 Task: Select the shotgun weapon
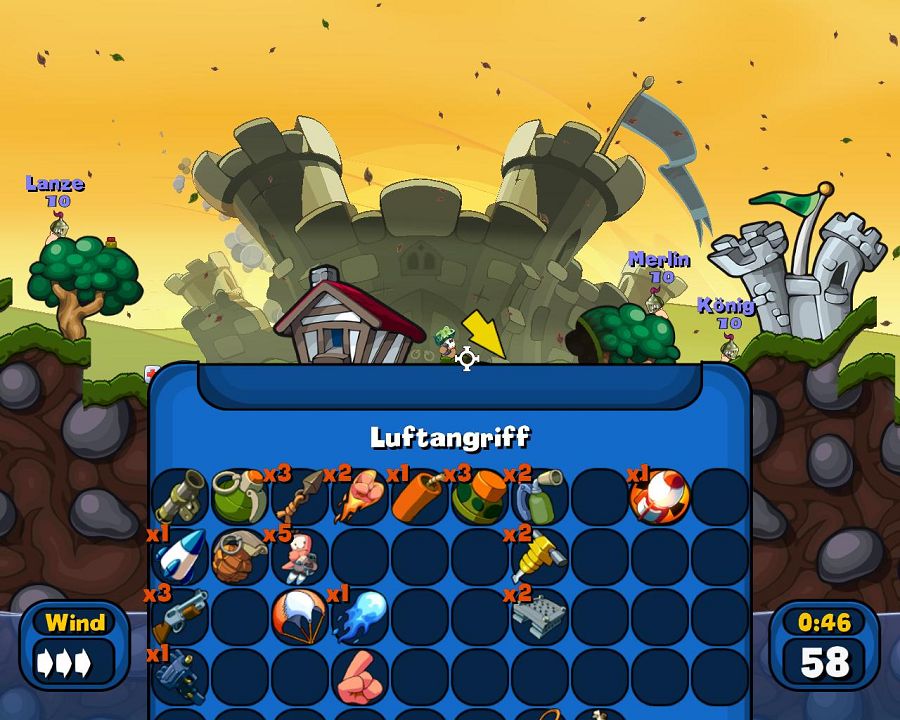coord(180,617)
